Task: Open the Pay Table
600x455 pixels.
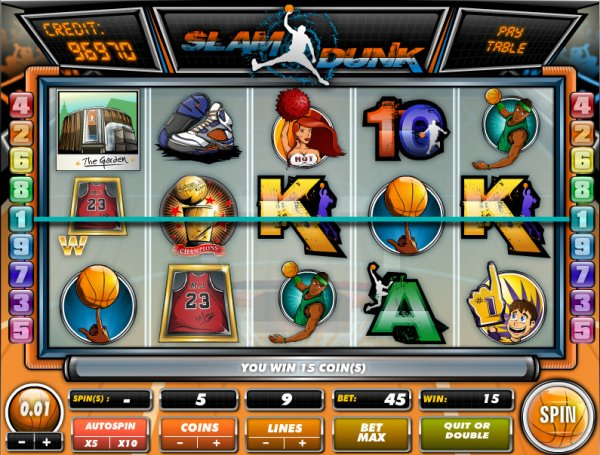Action: tap(506, 40)
